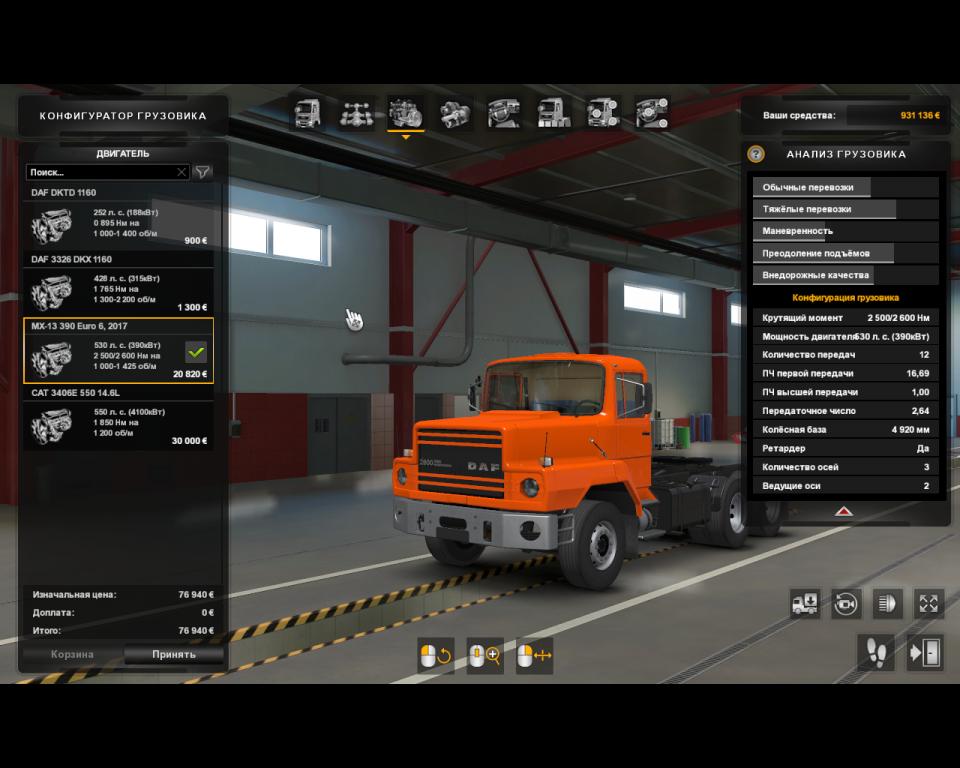The image size is (960, 768).
Task: Open the transmission category tab
Action: tap(456, 114)
